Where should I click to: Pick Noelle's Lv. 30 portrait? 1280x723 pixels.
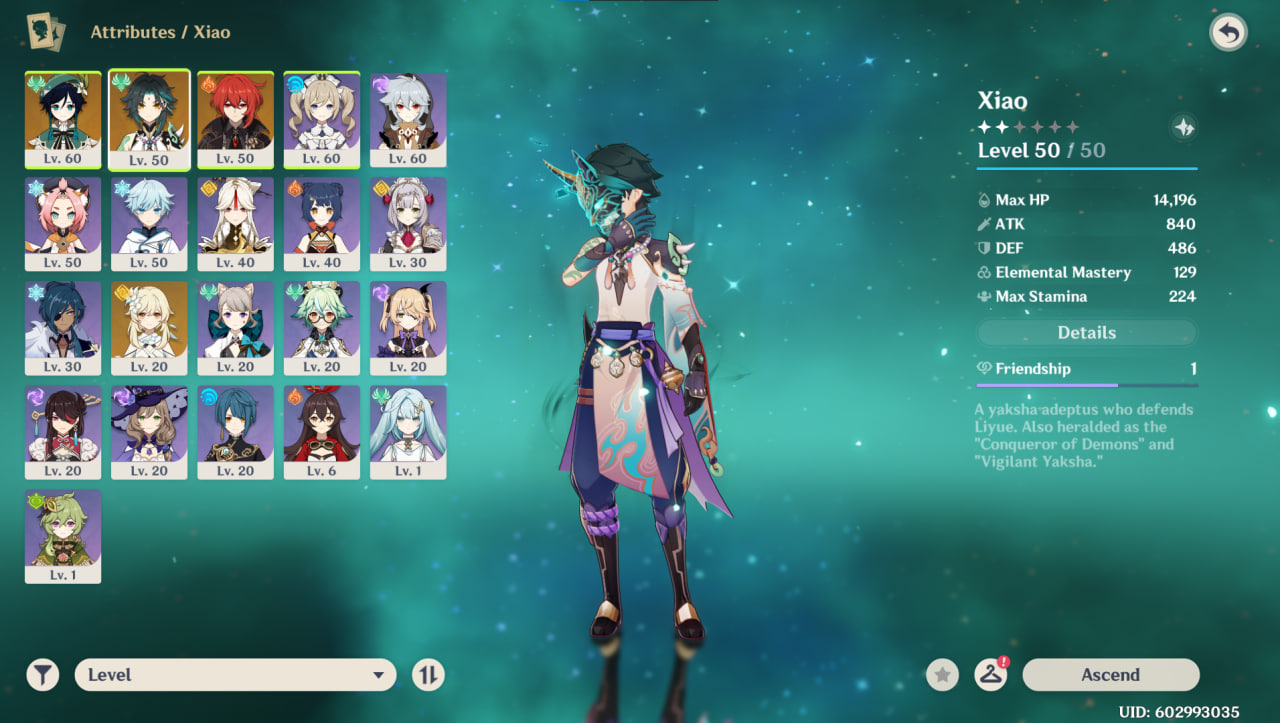coord(408,223)
